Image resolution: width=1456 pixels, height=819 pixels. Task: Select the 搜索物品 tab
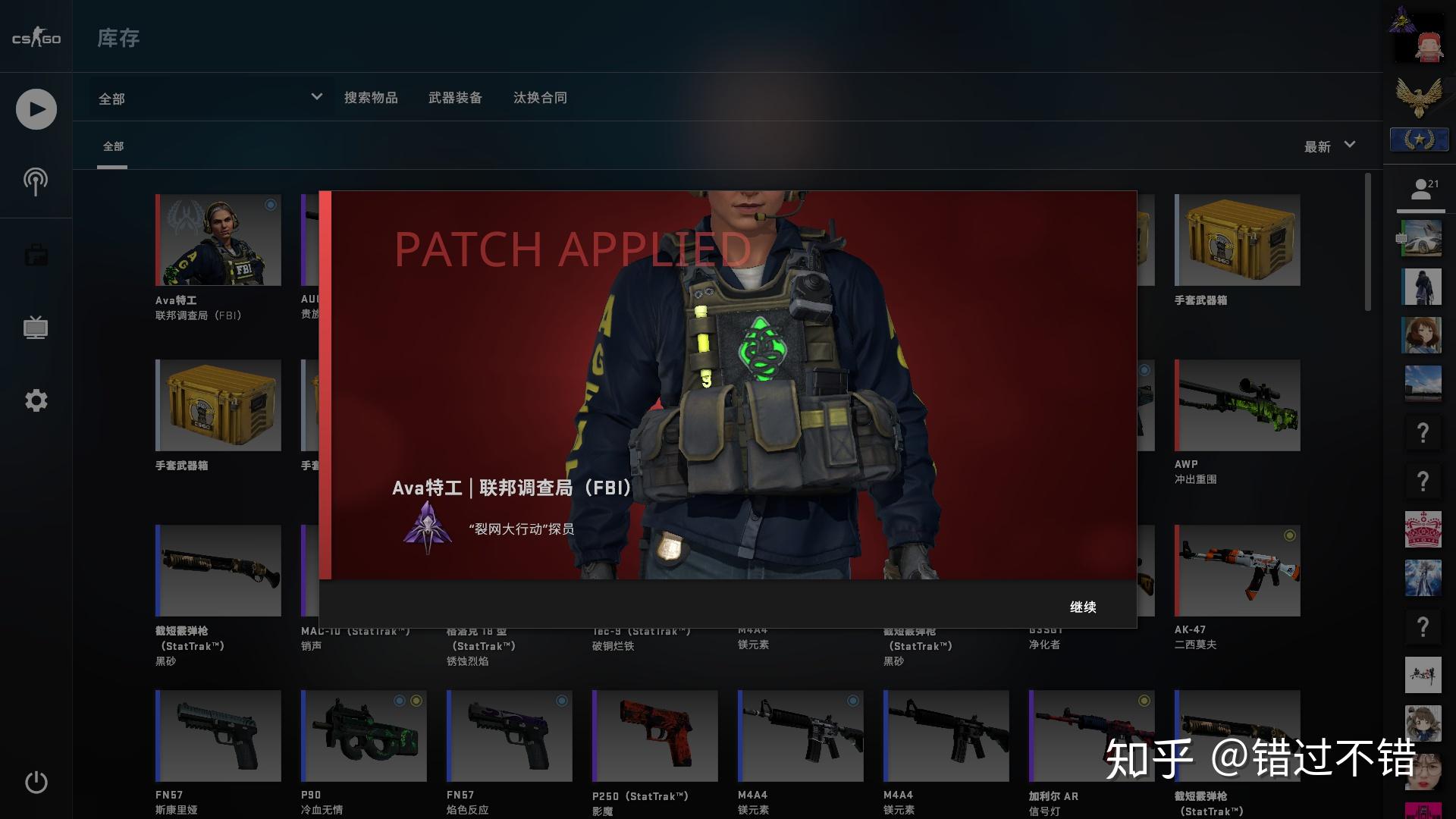point(372,98)
